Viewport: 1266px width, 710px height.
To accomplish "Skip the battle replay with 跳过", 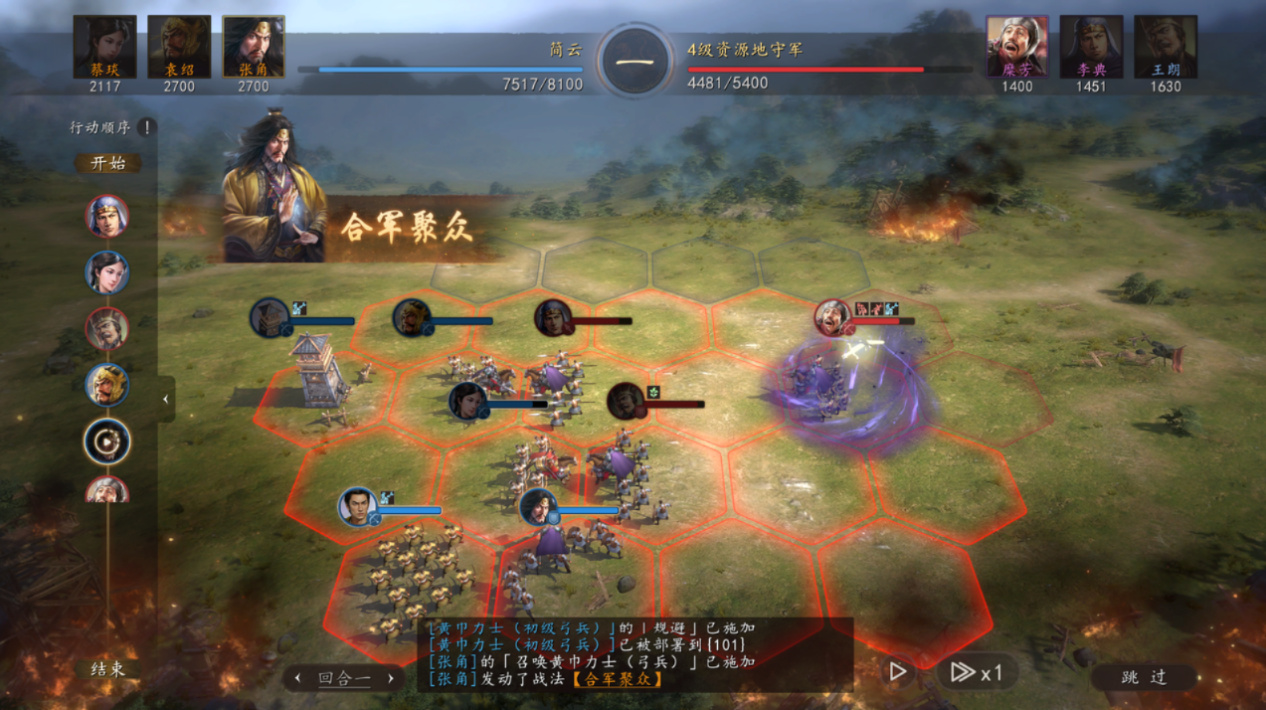I will (x=1144, y=677).
